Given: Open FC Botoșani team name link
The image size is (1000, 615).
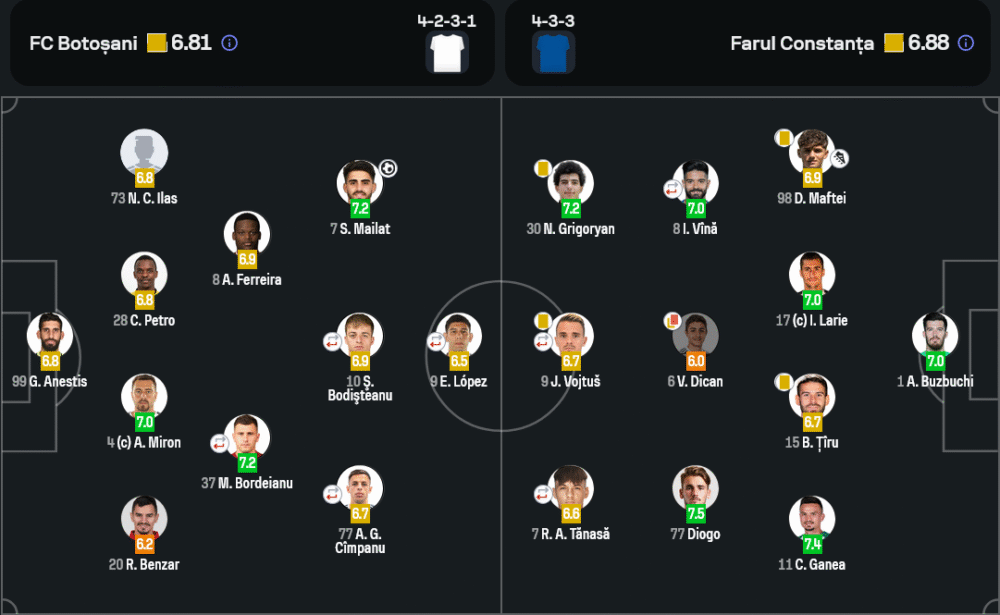Looking at the screenshot, I should (x=83, y=43).
